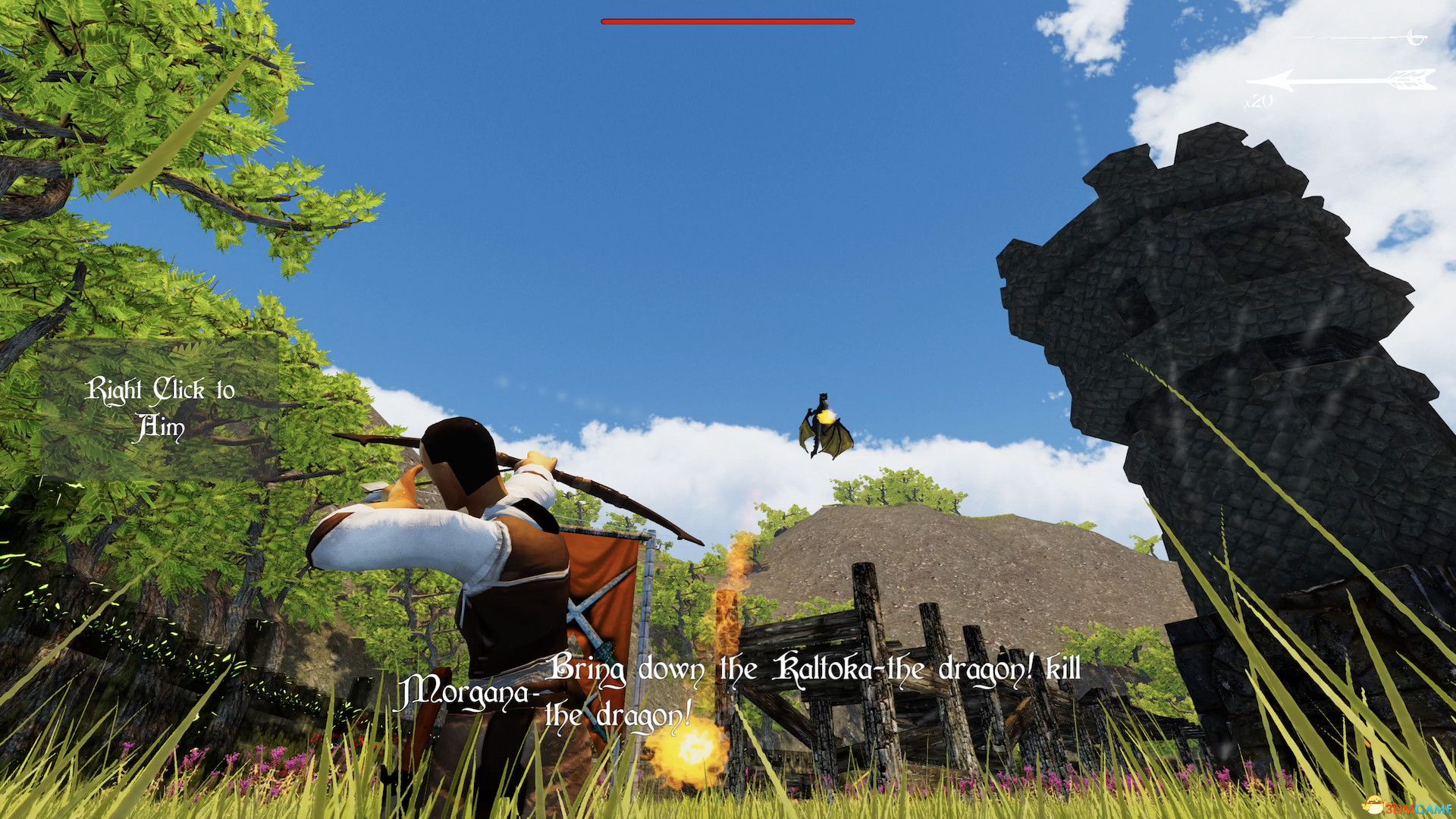This screenshot has width=1456, height=819.
Task: Click the red dragon health bar
Action: [x=726, y=21]
